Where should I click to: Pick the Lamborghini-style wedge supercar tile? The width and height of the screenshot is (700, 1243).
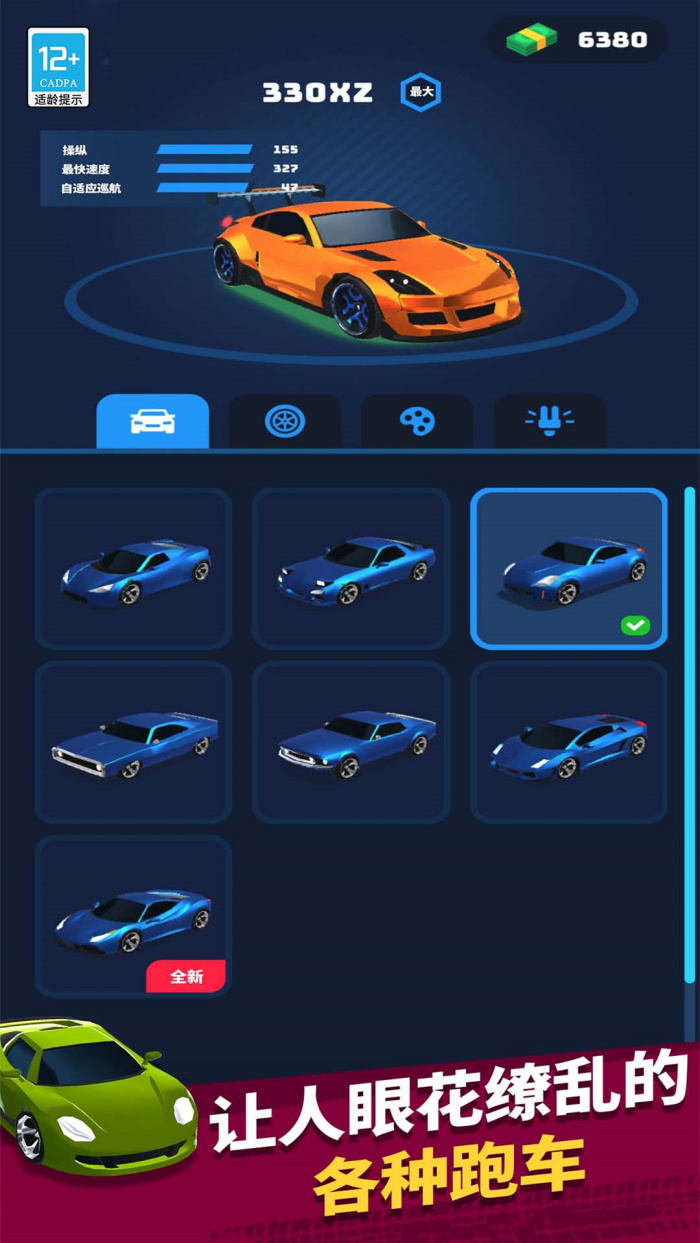coord(569,743)
